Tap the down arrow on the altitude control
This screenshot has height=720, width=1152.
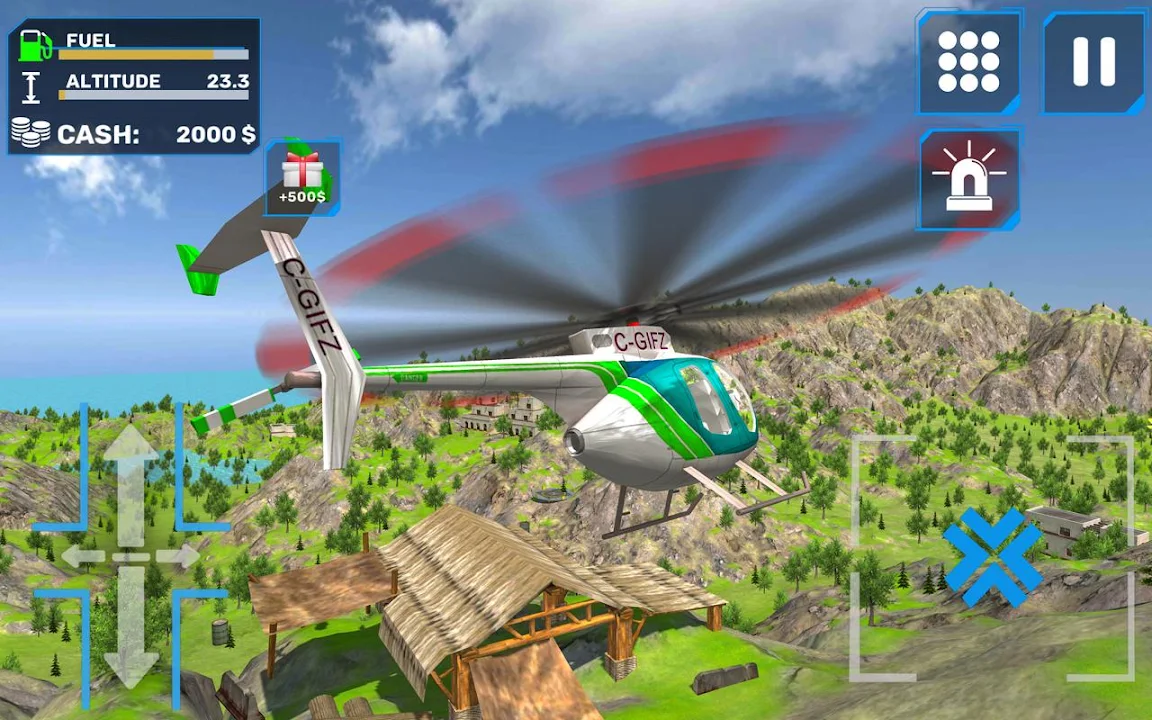point(131,630)
